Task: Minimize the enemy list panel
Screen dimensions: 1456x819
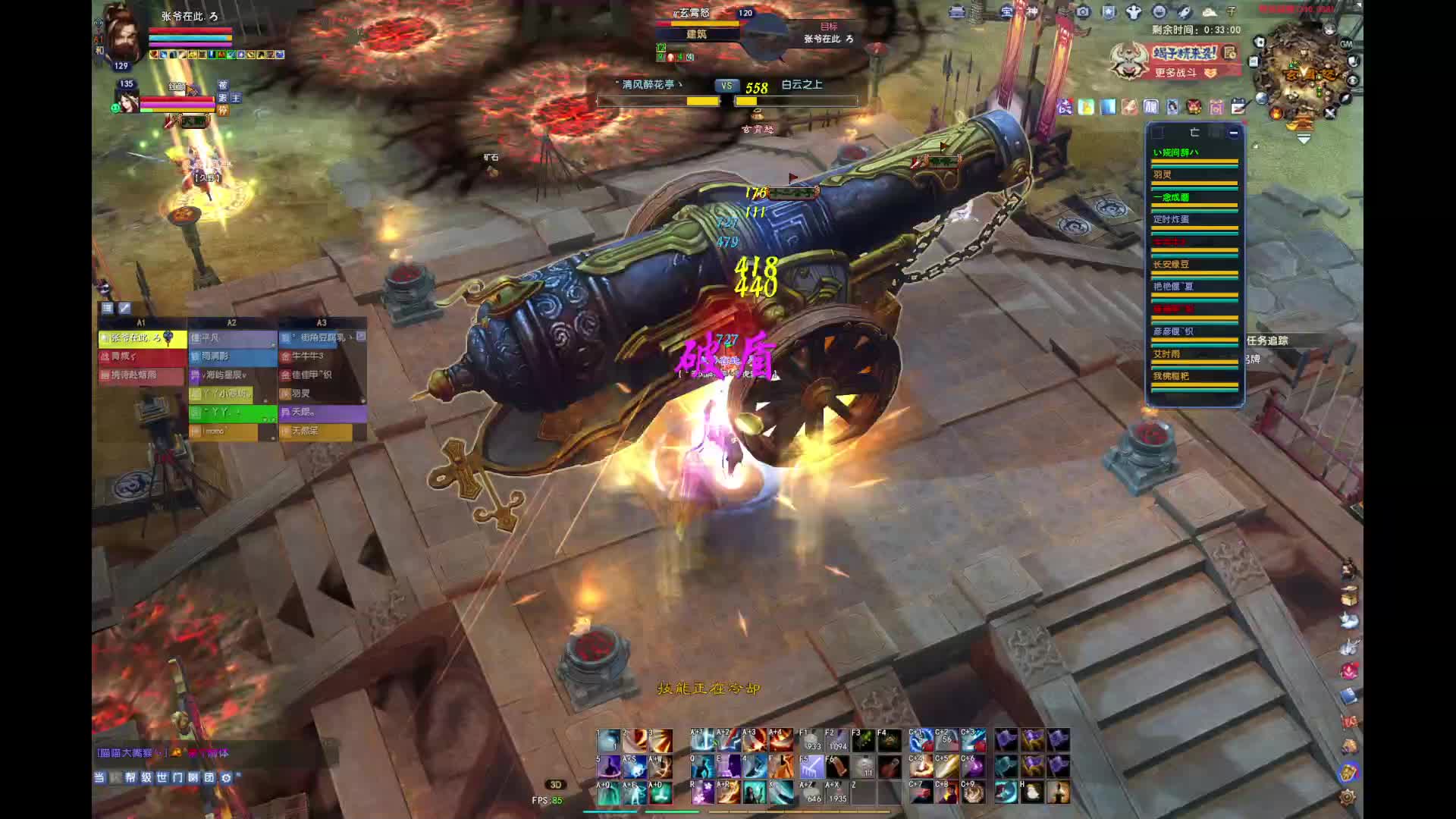Action: pyautogui.click(x=1234, y=133)
